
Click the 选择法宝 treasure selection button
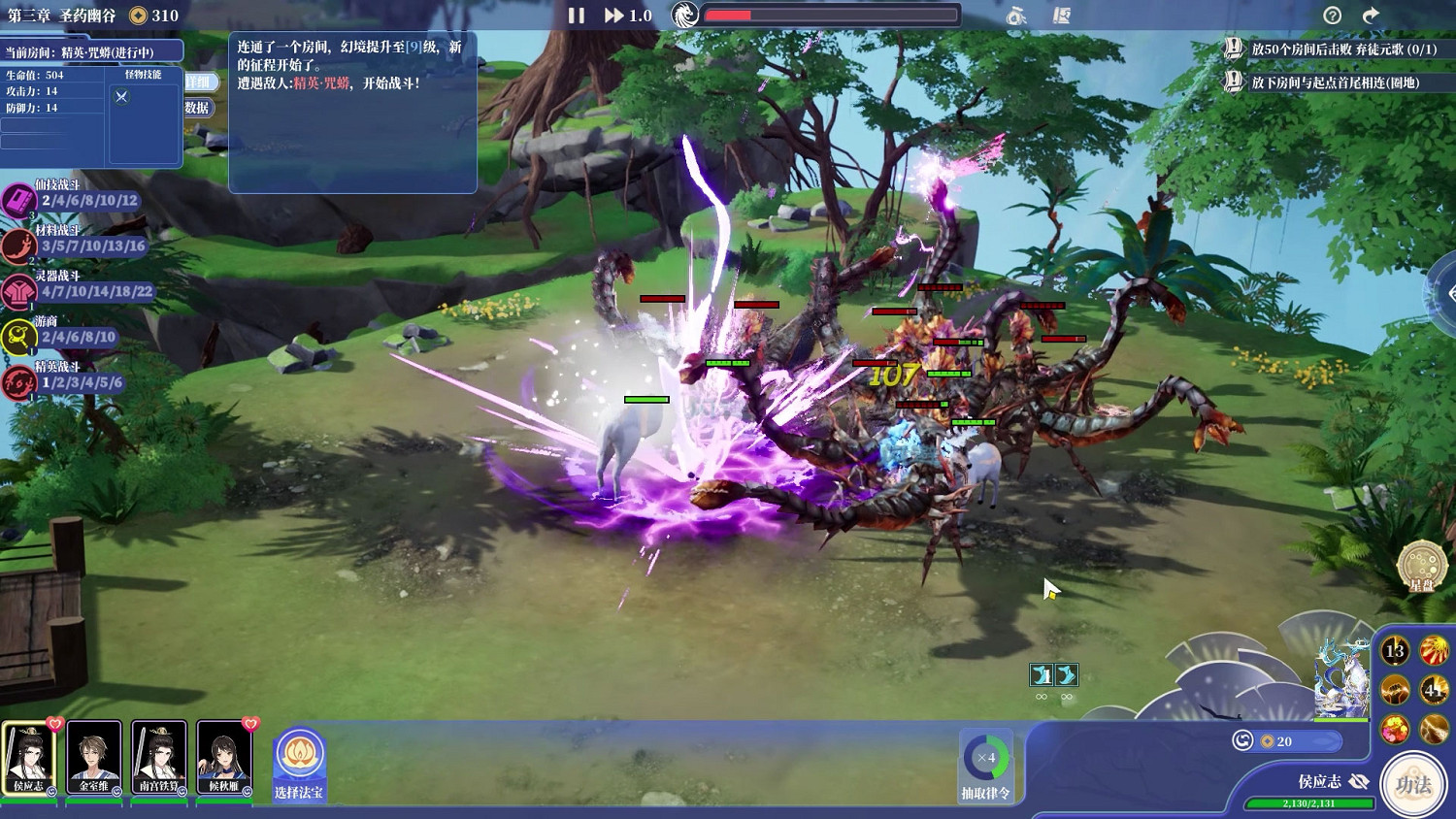tap(298, 767)
